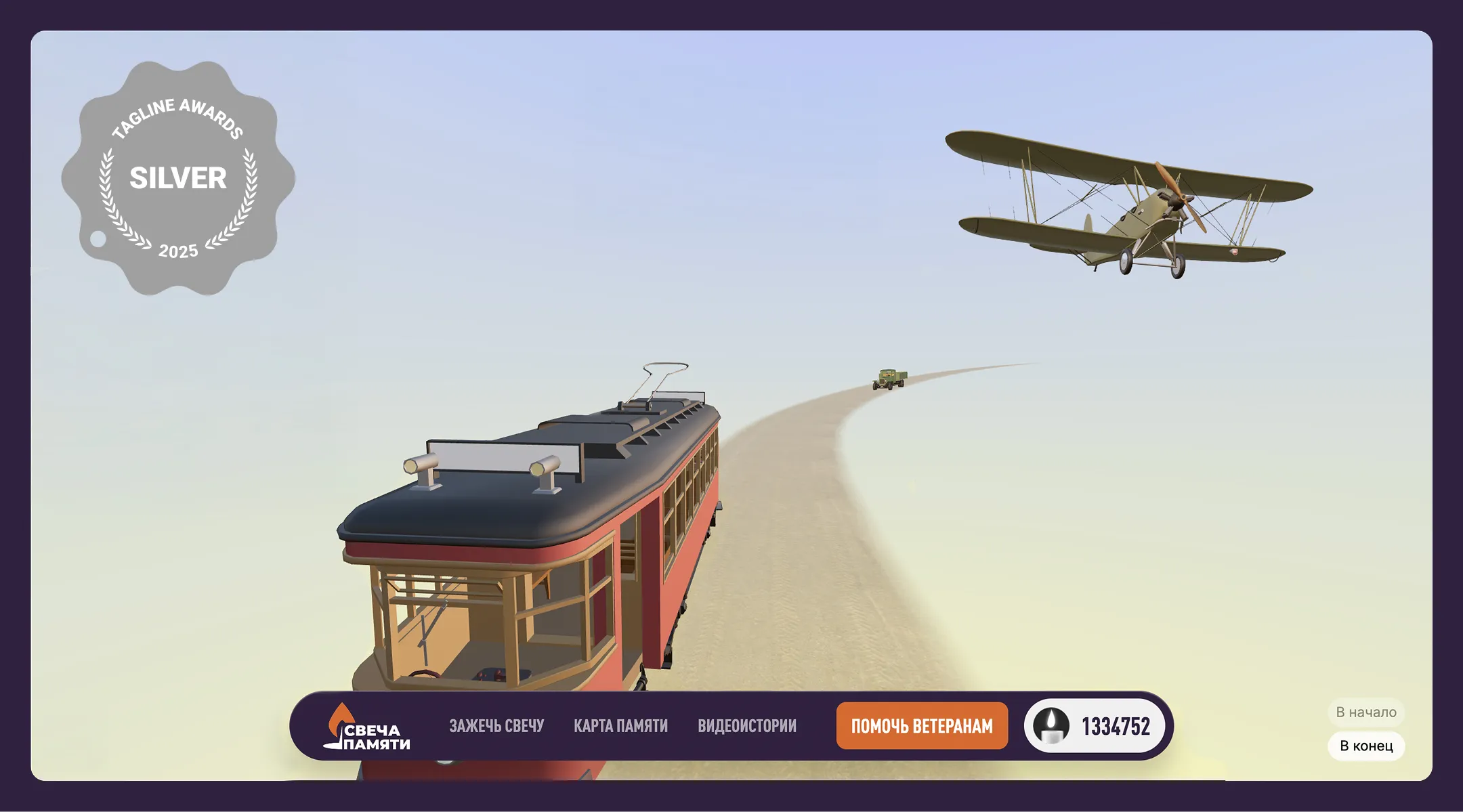The image size is (1463, 812).
Task: Show the Видеоистории page
Action: (x=747, y=726)
